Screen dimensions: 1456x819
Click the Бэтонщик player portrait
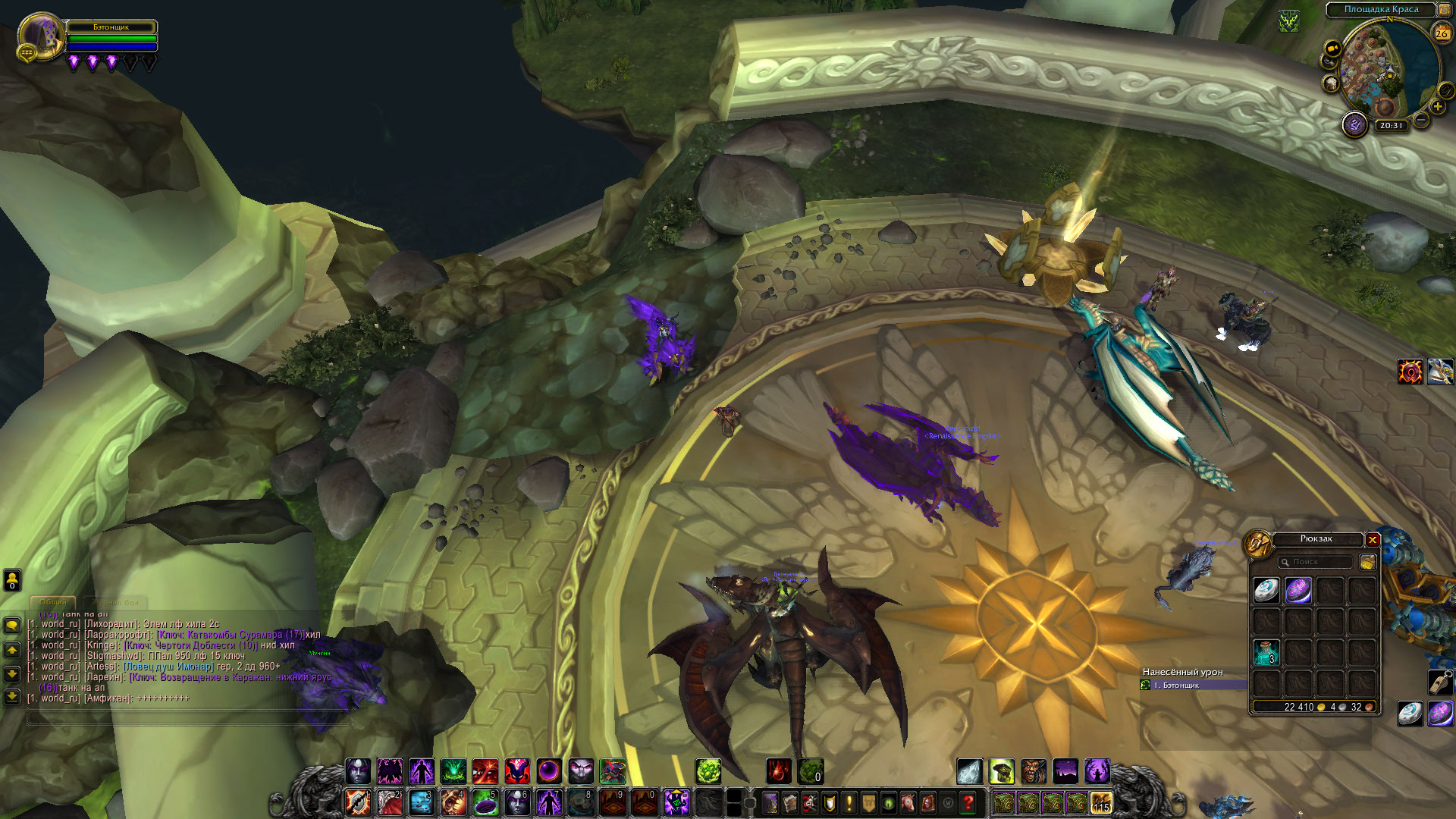click(x=39, y=36)
